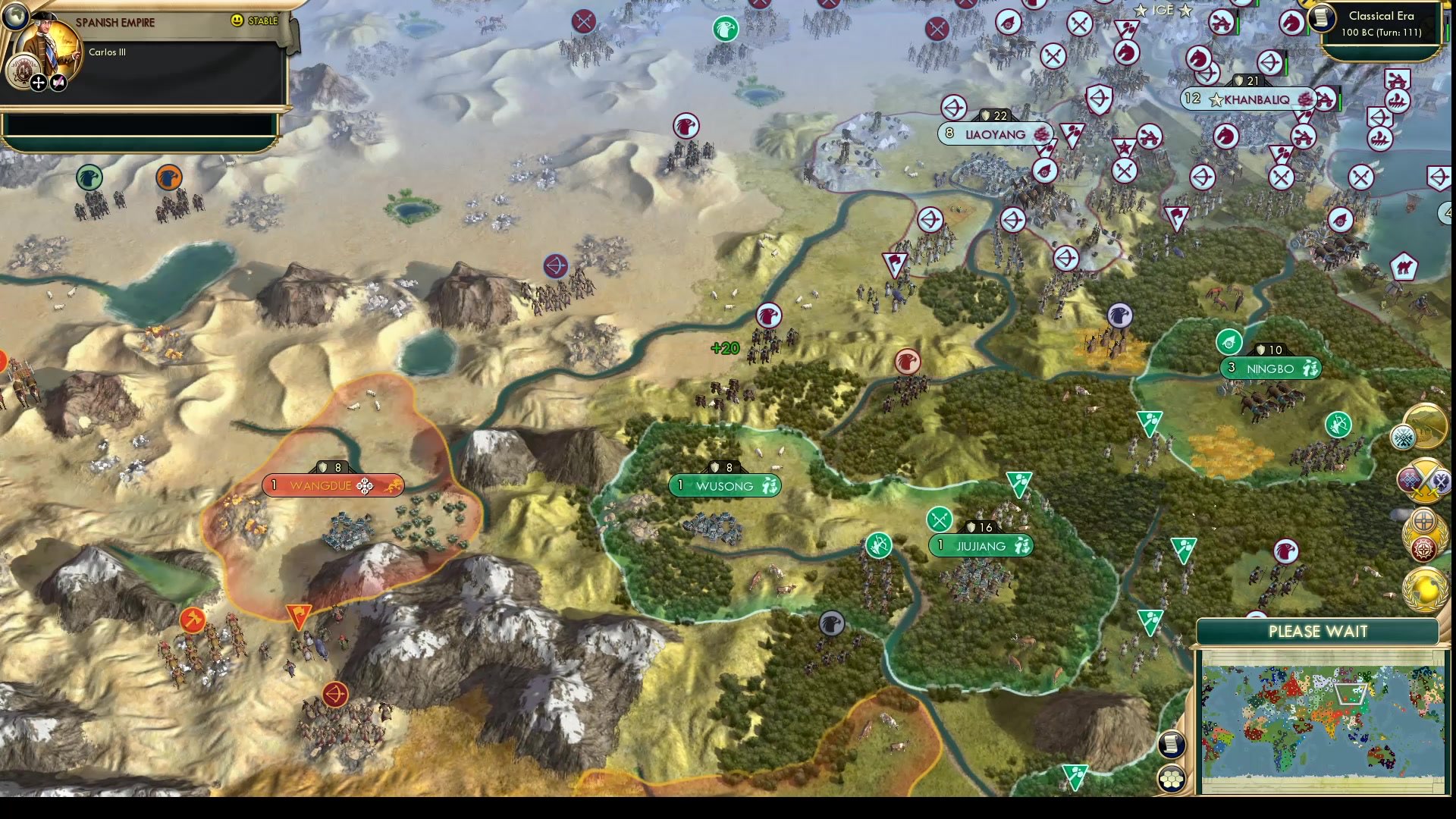This screenshot has width=1456, height=819.
Task: Click the four-arrow move camera icon under the portrait
Action: click(37, 83)
